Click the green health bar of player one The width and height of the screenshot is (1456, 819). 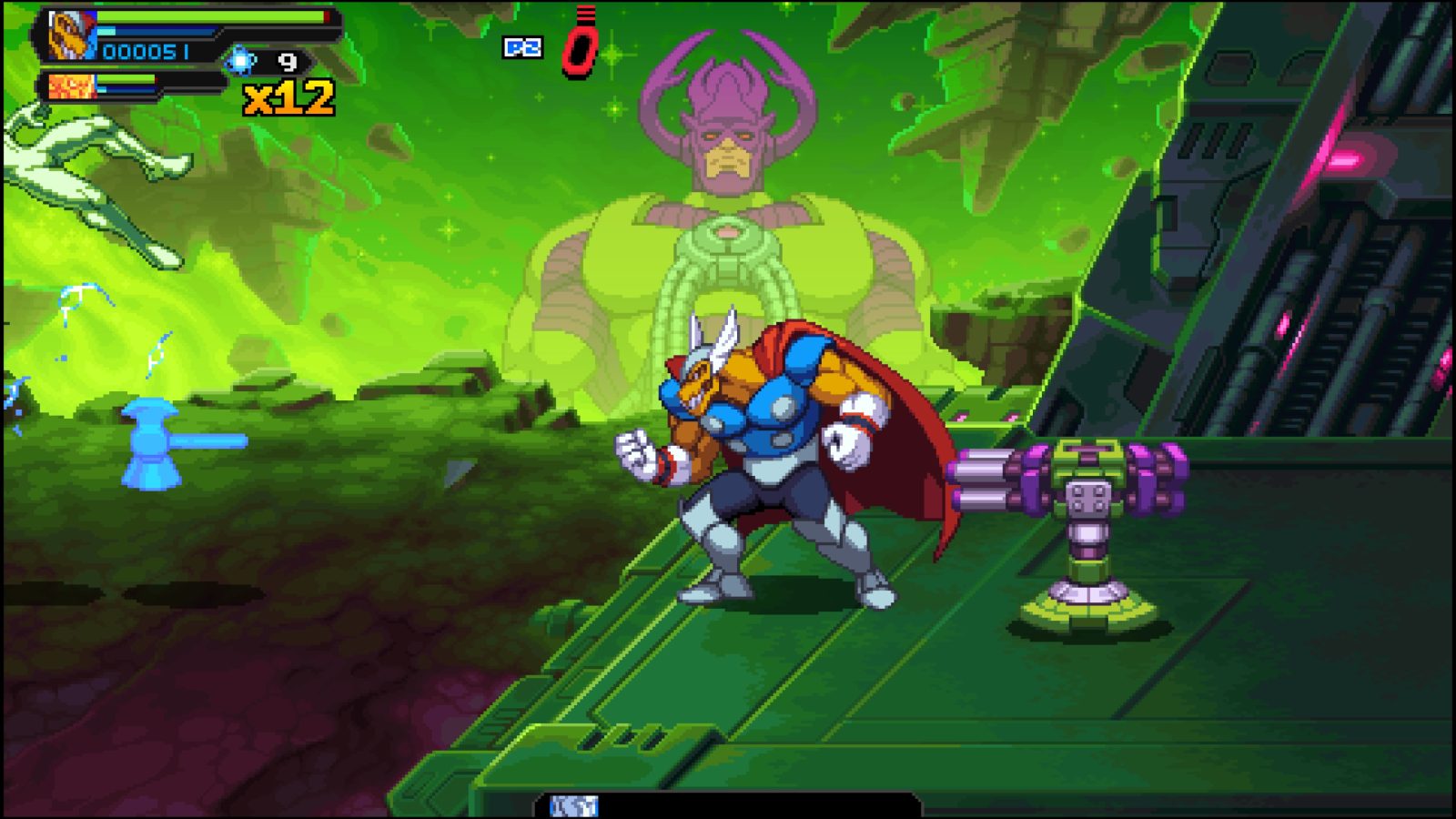209,18
